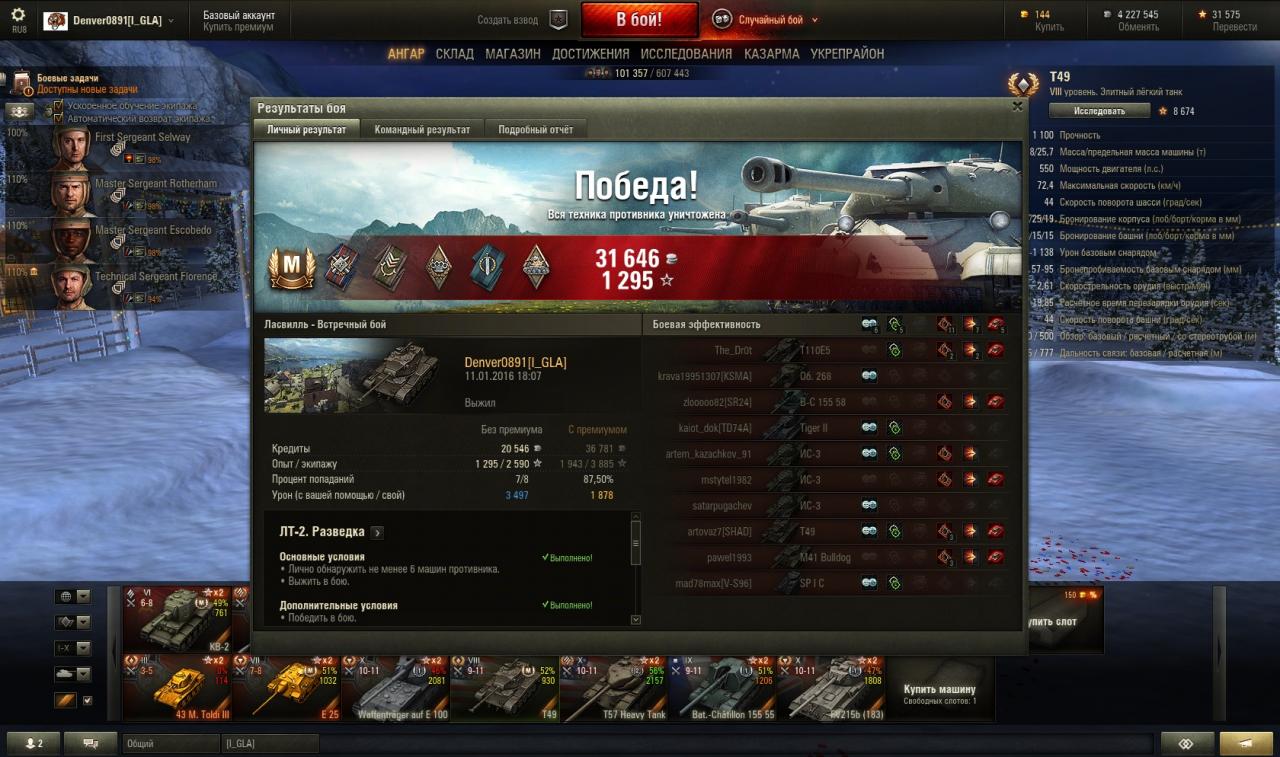Viewport: 1280px width, 757px height.
Task: Choose the Waffenträger auf E 100 tank
Action: (x=395, y=688)
